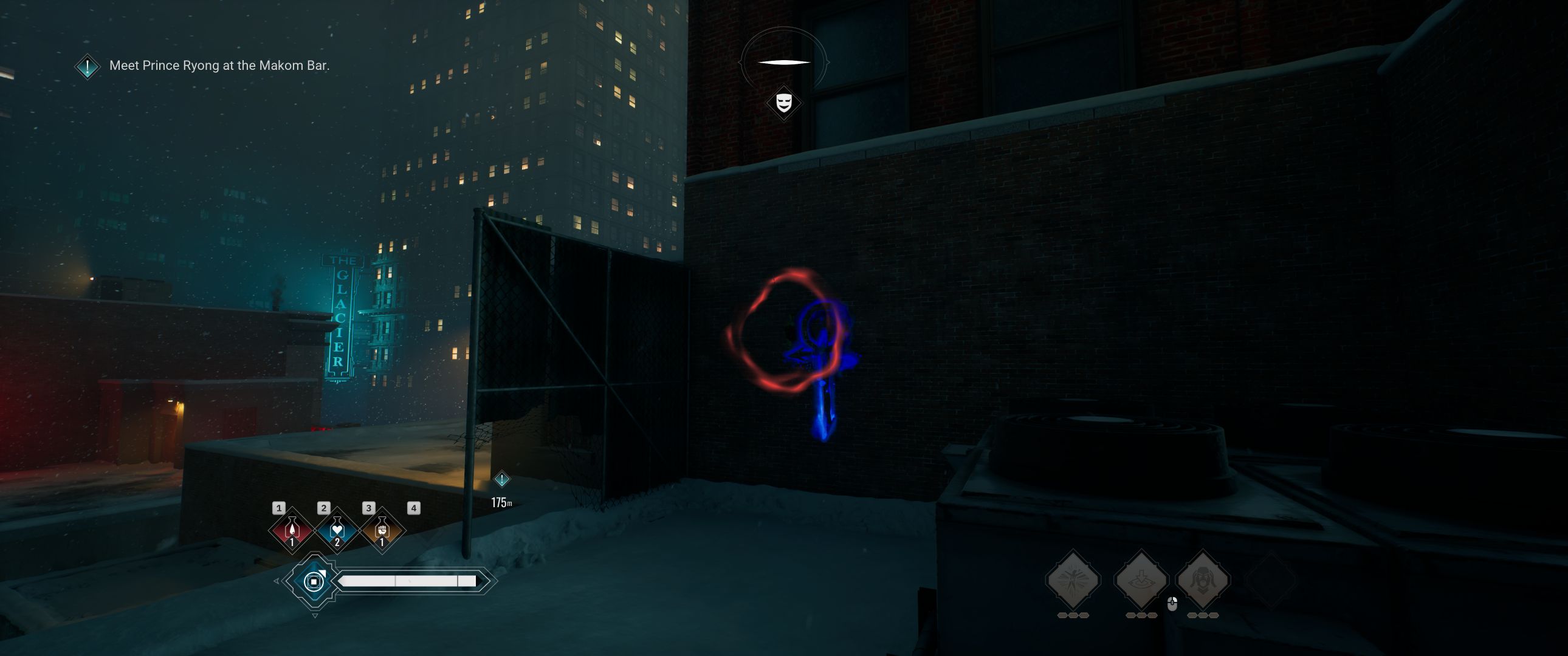Click the masquerade mask indicator below the compass
The height and width of the screenshot is (656, 1568).
point(784,103)
